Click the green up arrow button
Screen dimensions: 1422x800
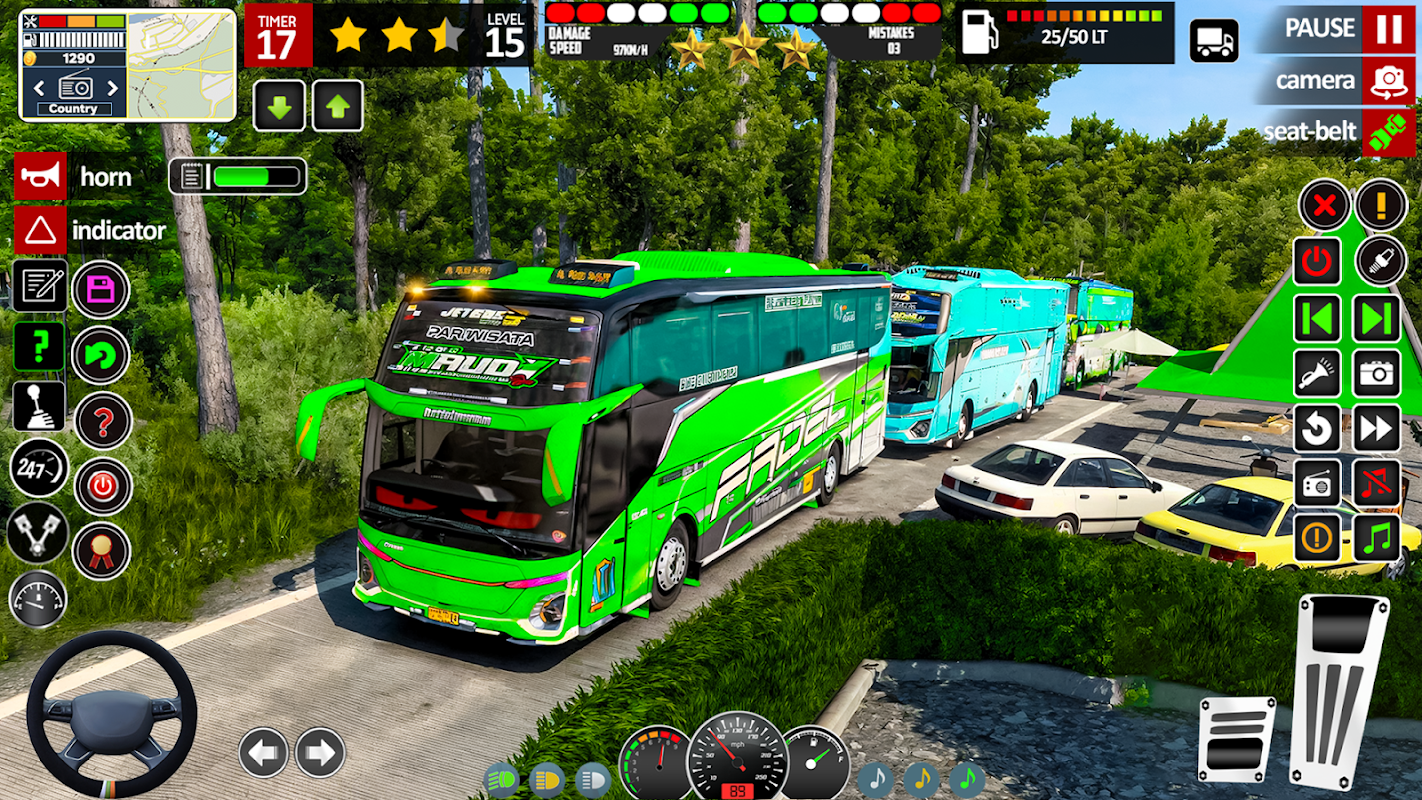click(338, 106)
